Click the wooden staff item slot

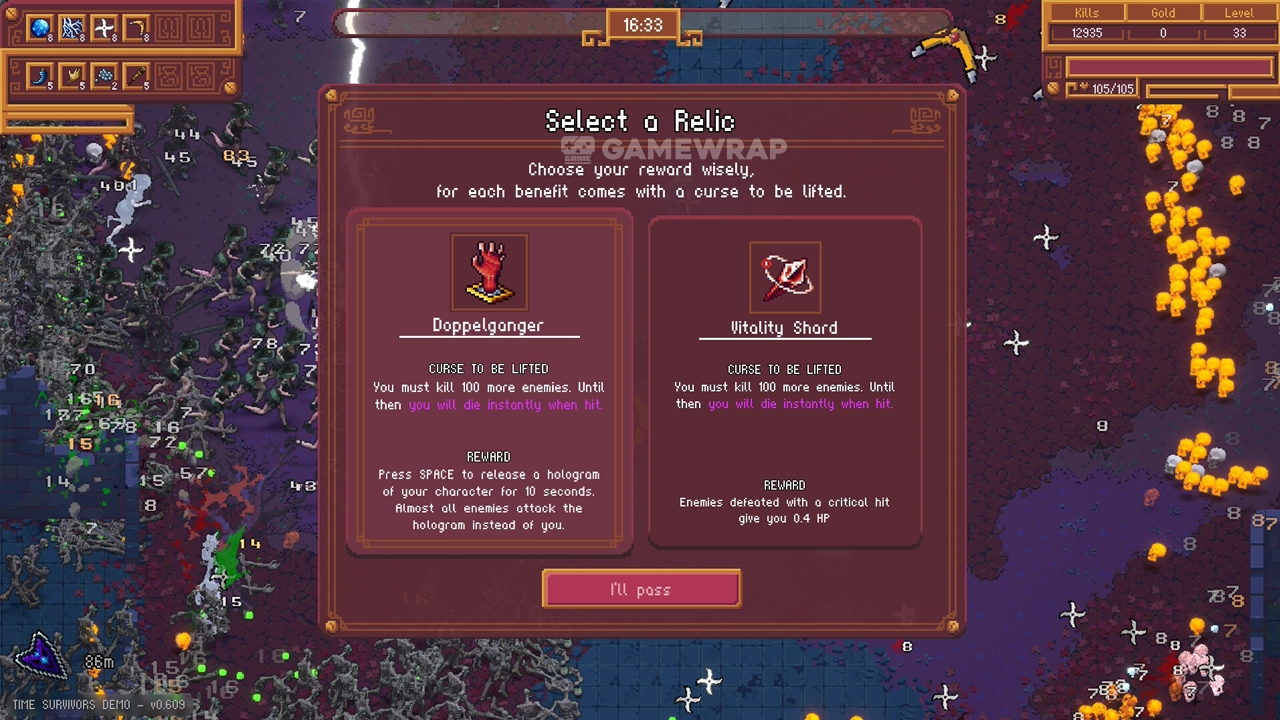(136, 75)
